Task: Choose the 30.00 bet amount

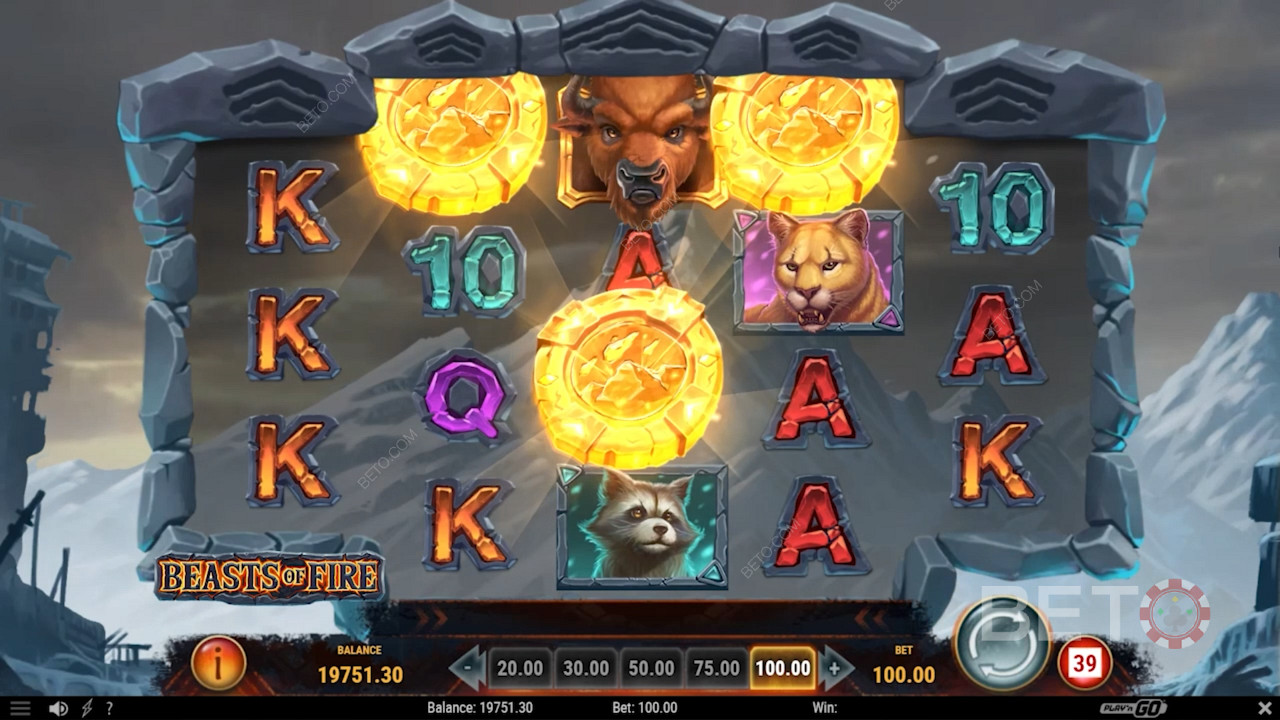Action: [x=585, y=668]
